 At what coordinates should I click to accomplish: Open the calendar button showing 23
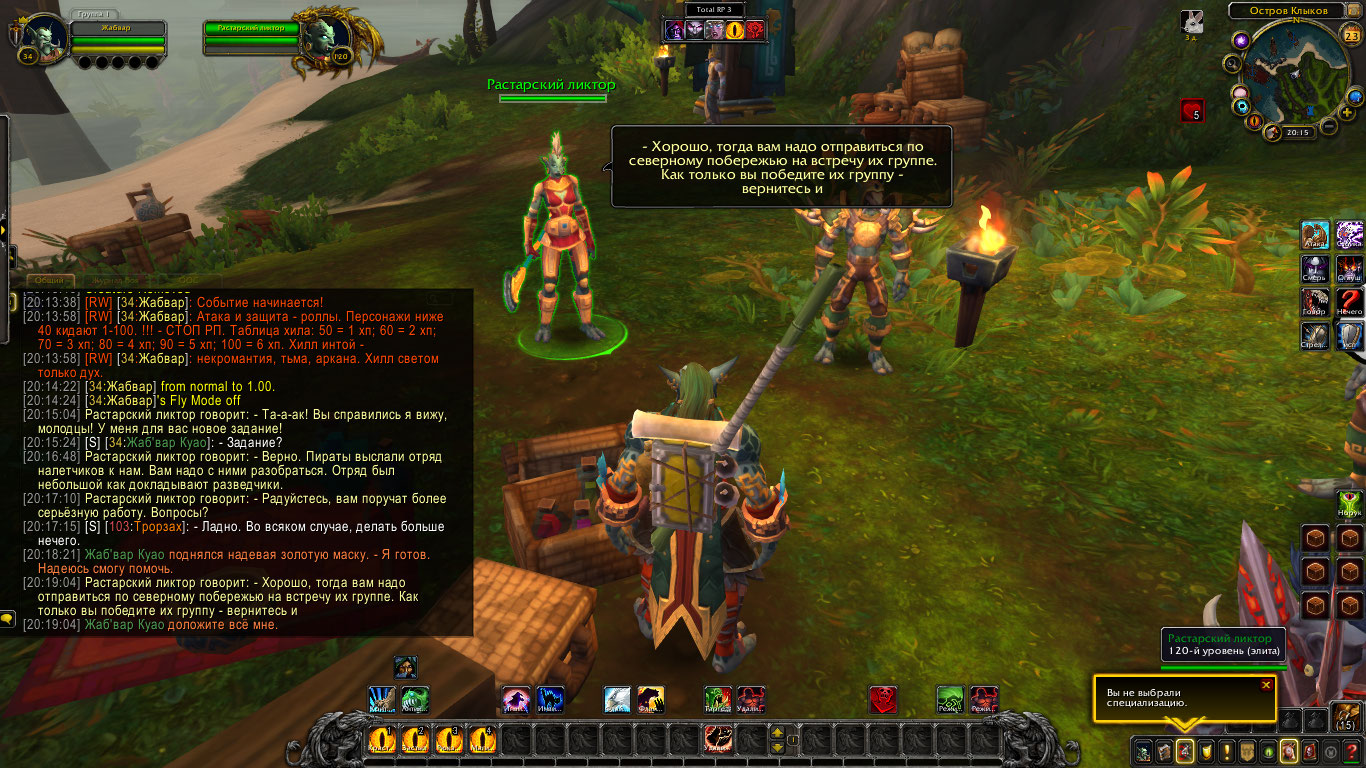1351,37
